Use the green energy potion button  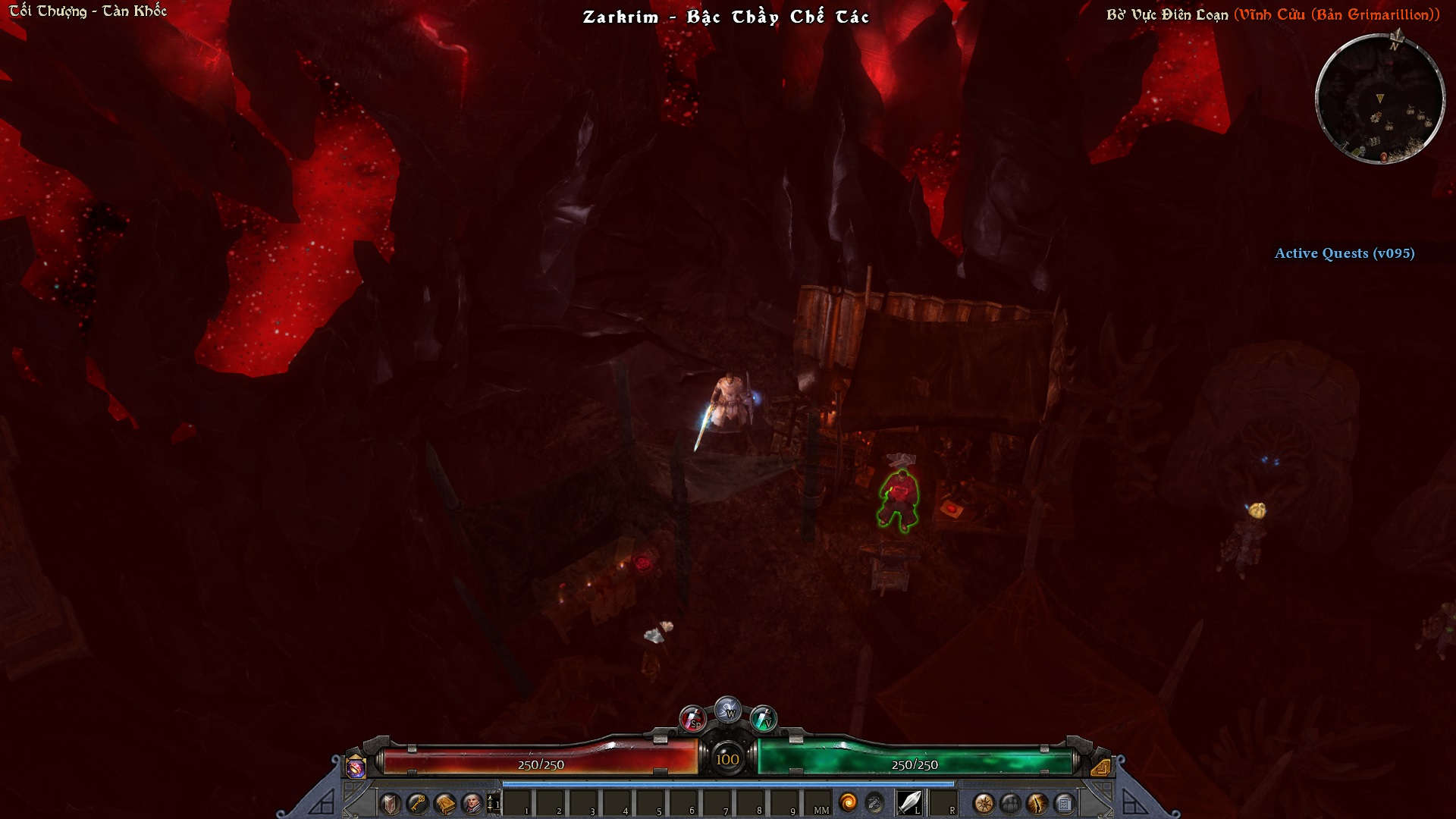763,718
